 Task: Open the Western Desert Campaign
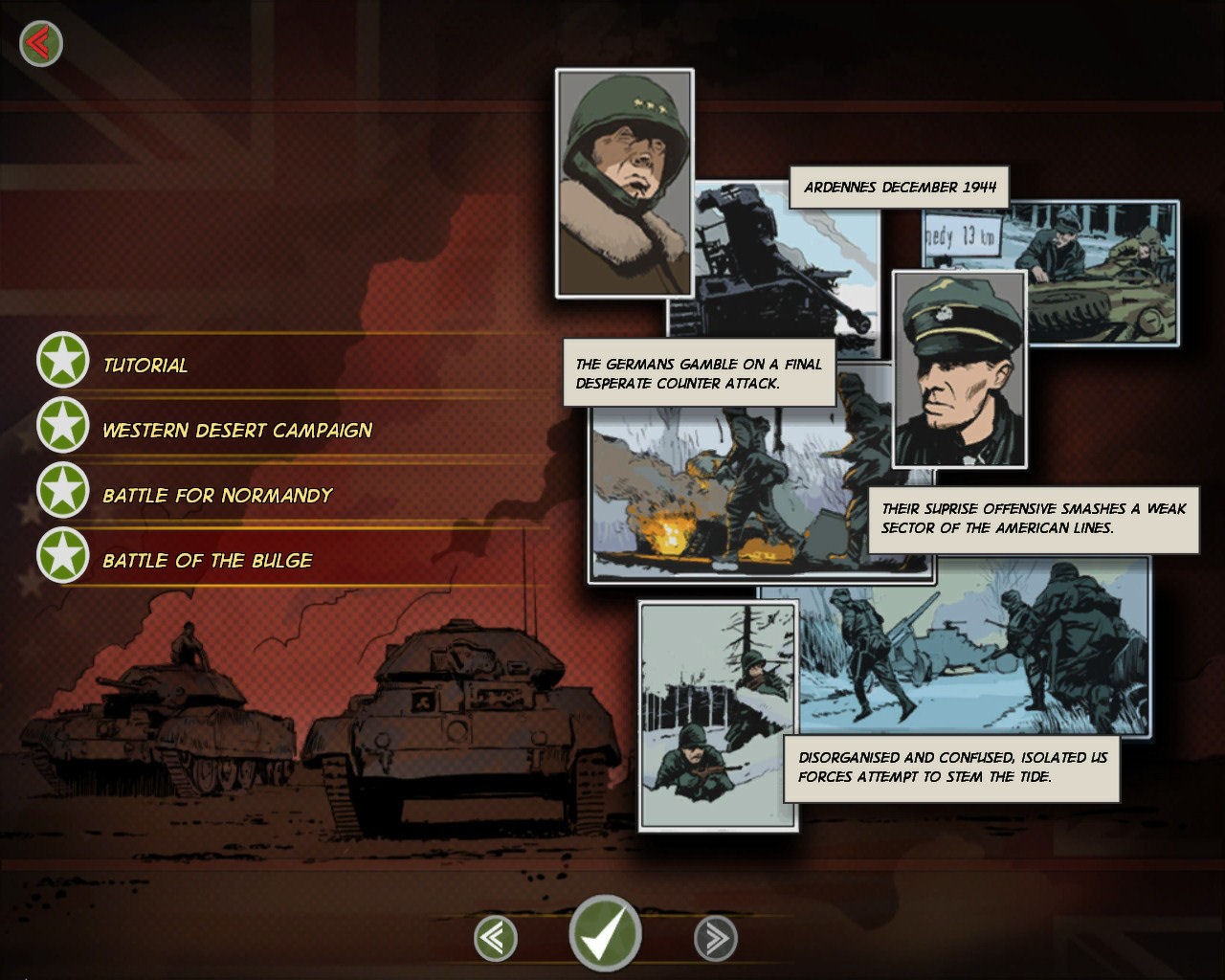(239, 430)
